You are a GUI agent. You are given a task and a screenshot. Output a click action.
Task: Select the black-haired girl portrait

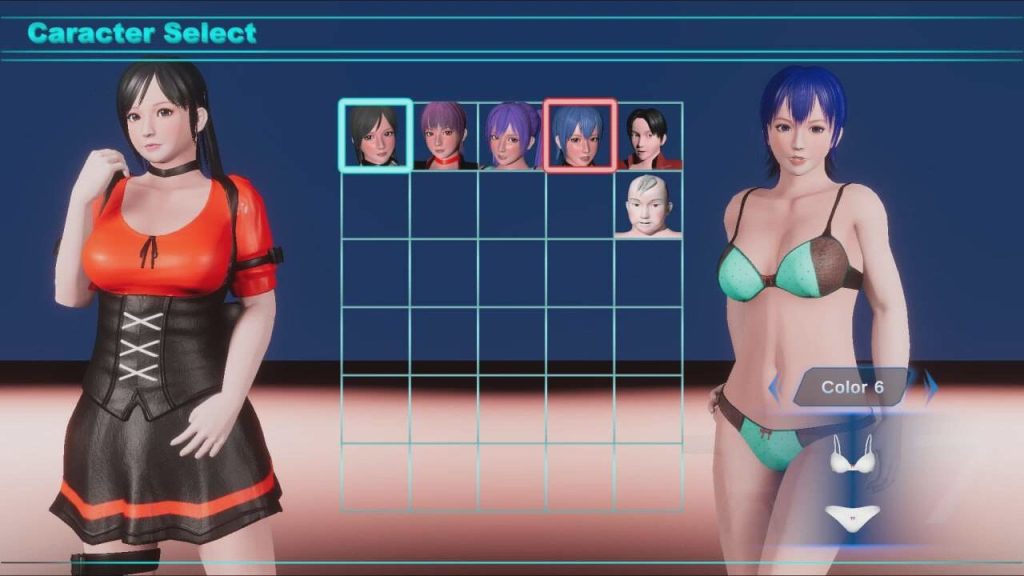[375, 136]
